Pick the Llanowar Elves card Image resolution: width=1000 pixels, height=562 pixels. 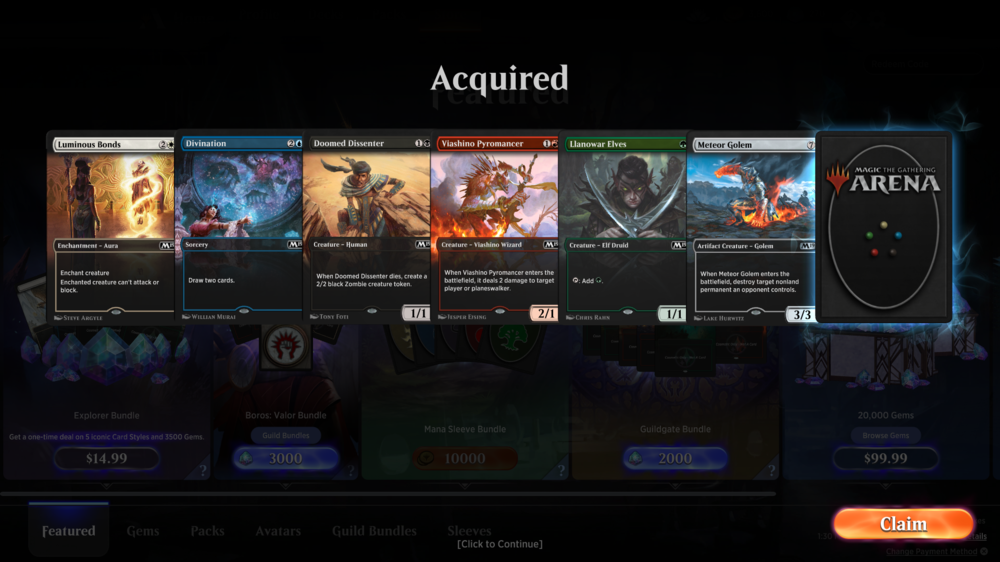pos(622,228)
